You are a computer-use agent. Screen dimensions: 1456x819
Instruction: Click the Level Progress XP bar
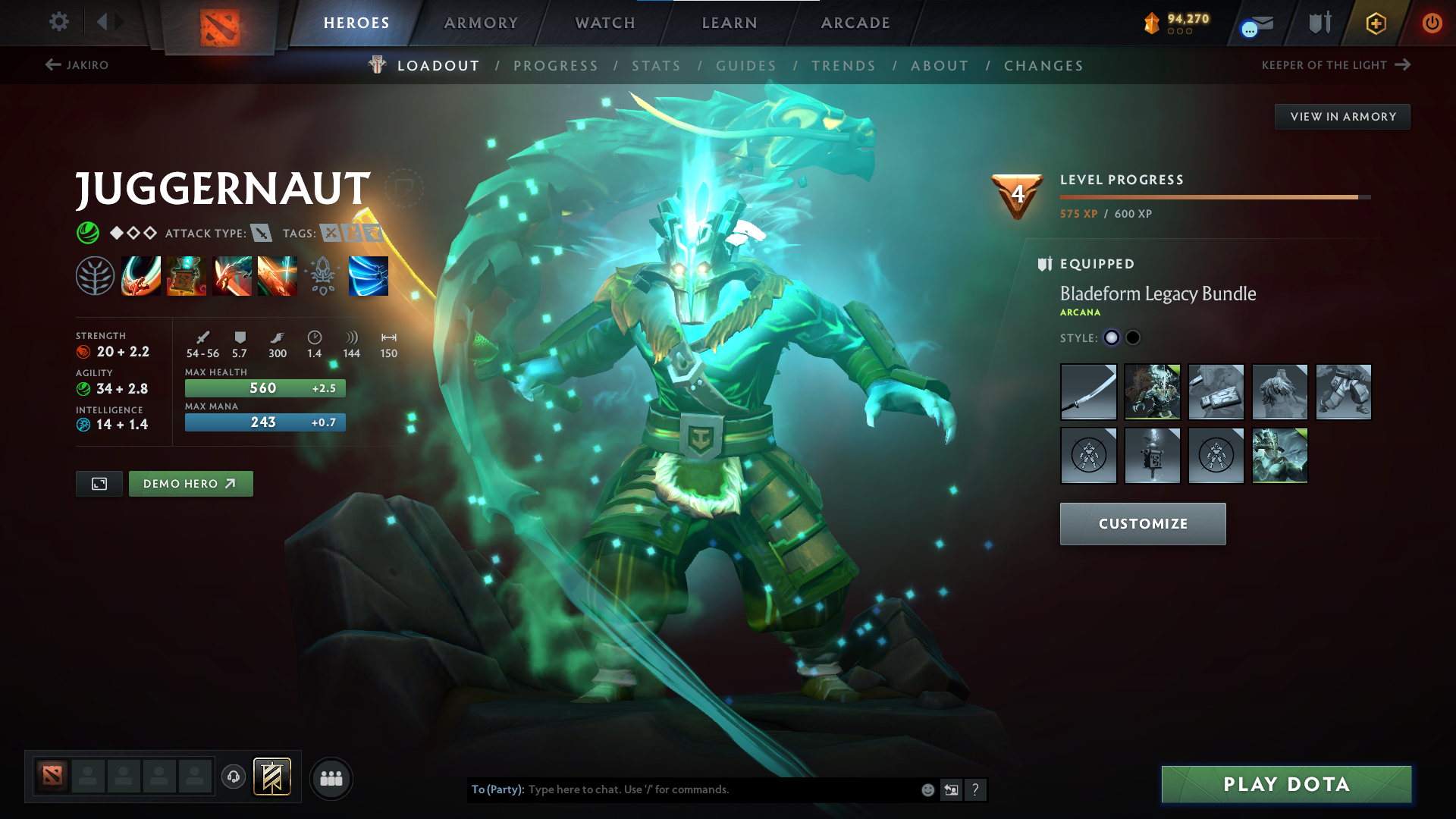point(1213,196)
